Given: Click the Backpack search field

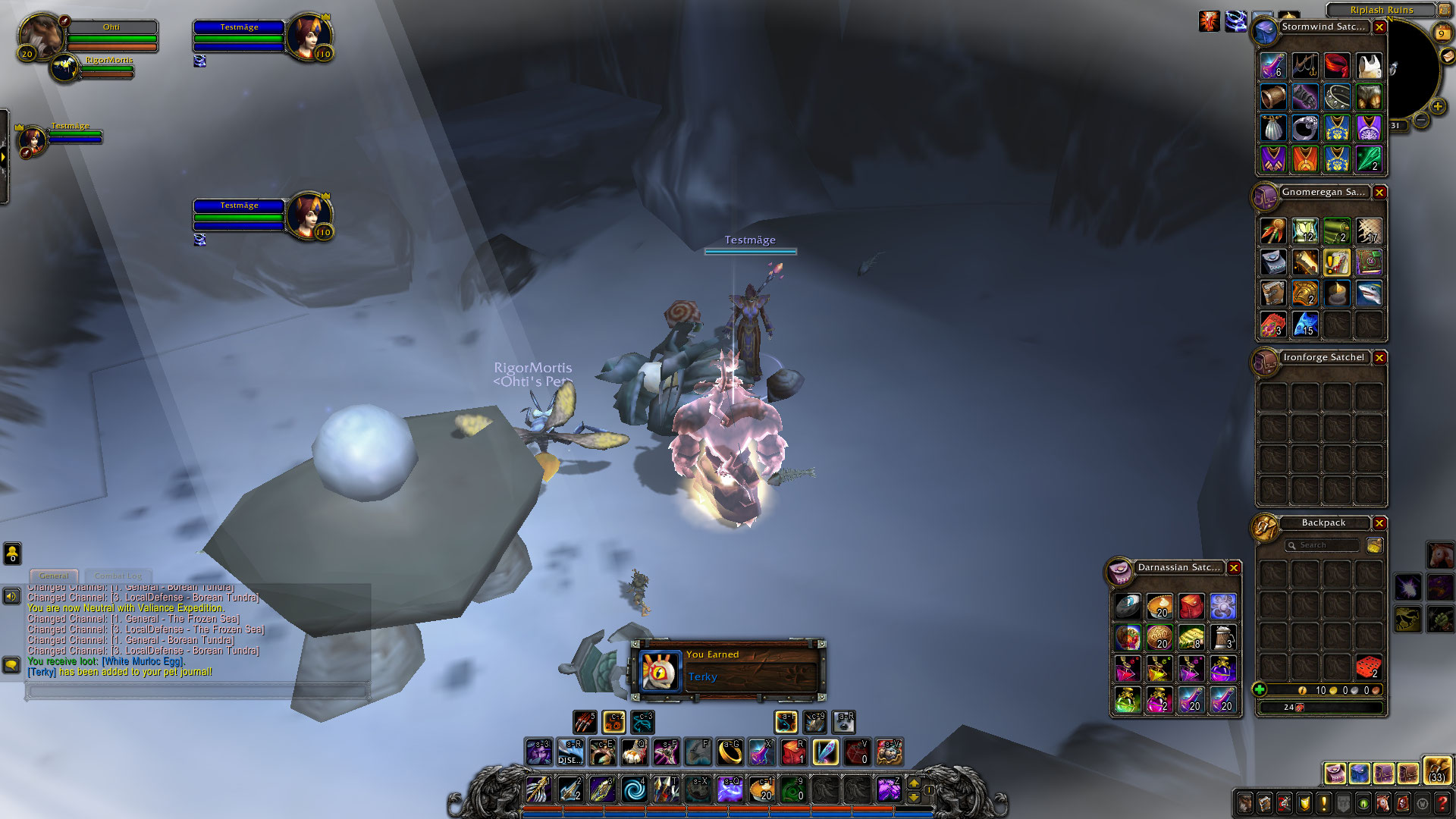Looking at the screenshot, I should click(1323, 545).
